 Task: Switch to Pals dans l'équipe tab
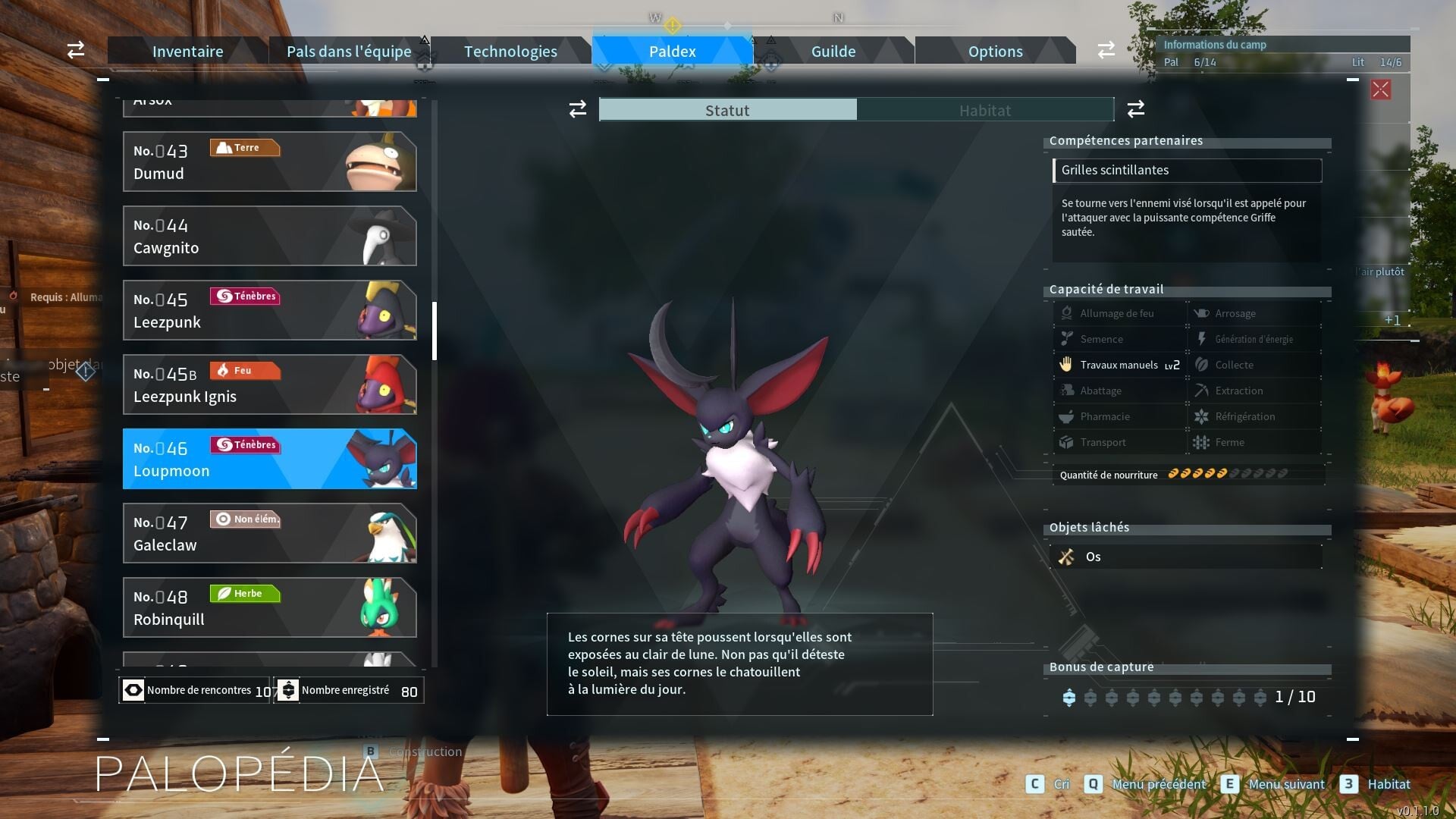[349, 52]
